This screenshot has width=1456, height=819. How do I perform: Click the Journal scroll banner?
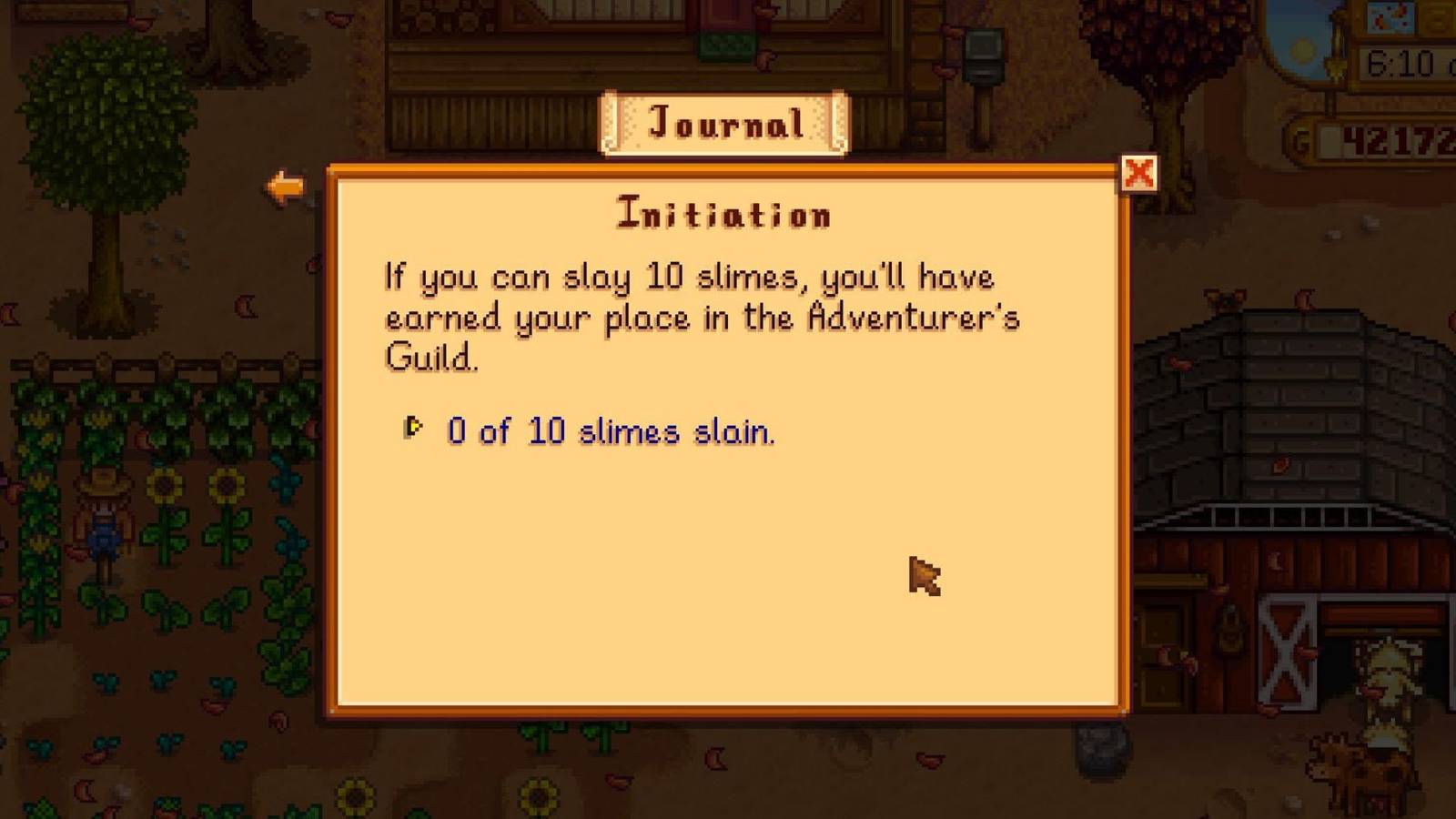point(725,122)
